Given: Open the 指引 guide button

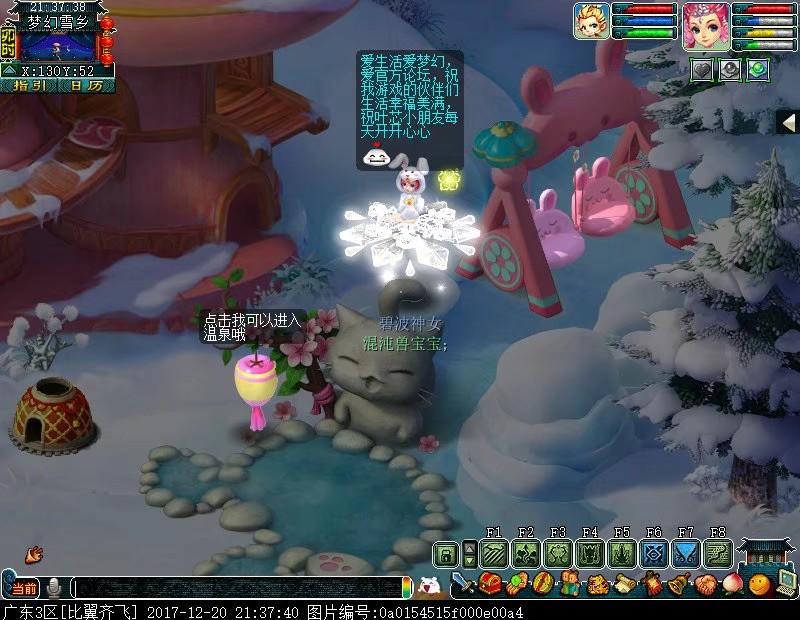Looking at the screenshot, I should pos(25,85).
